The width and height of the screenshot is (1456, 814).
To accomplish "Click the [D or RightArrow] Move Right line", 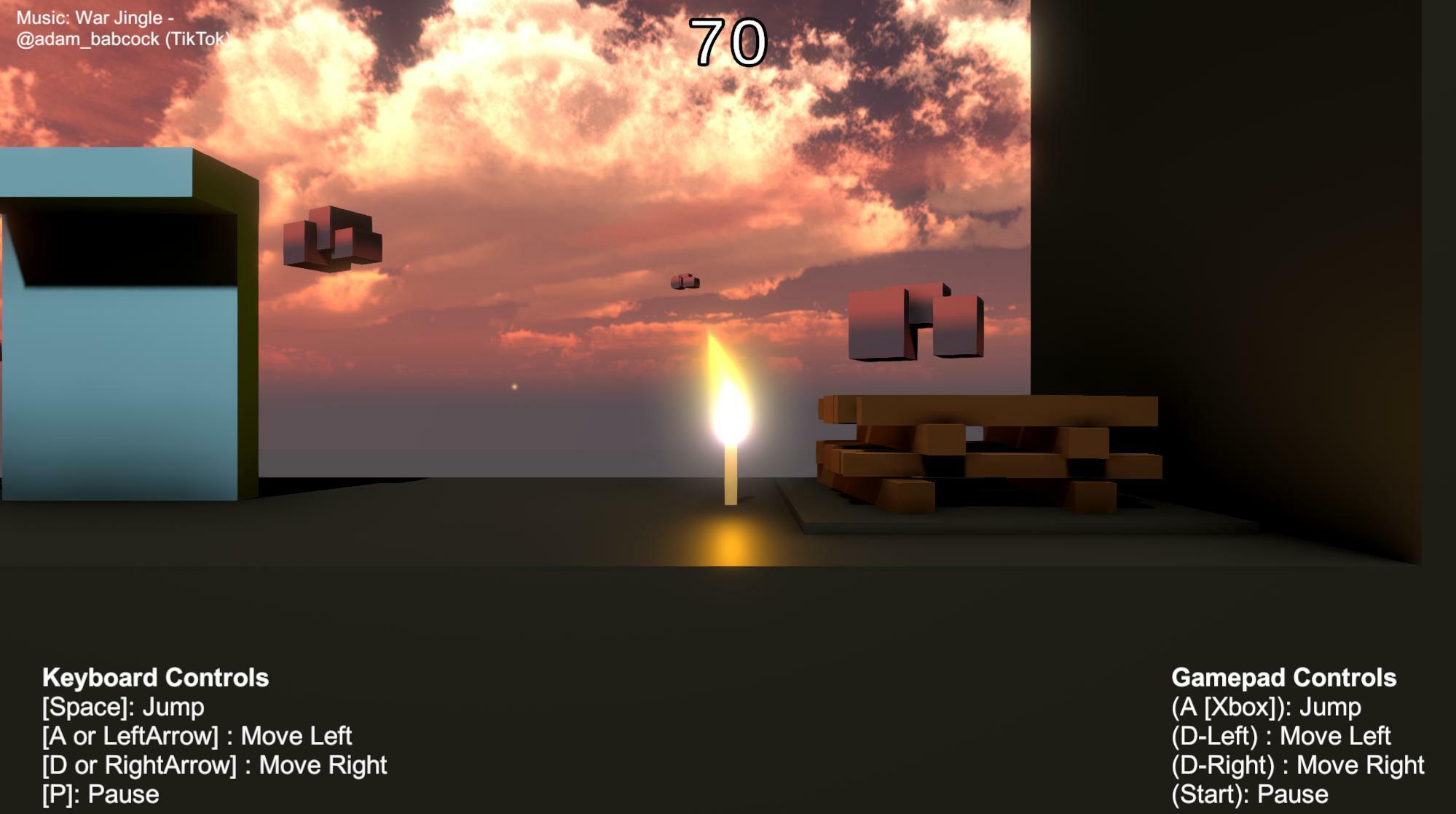I will tap(214, 765).
